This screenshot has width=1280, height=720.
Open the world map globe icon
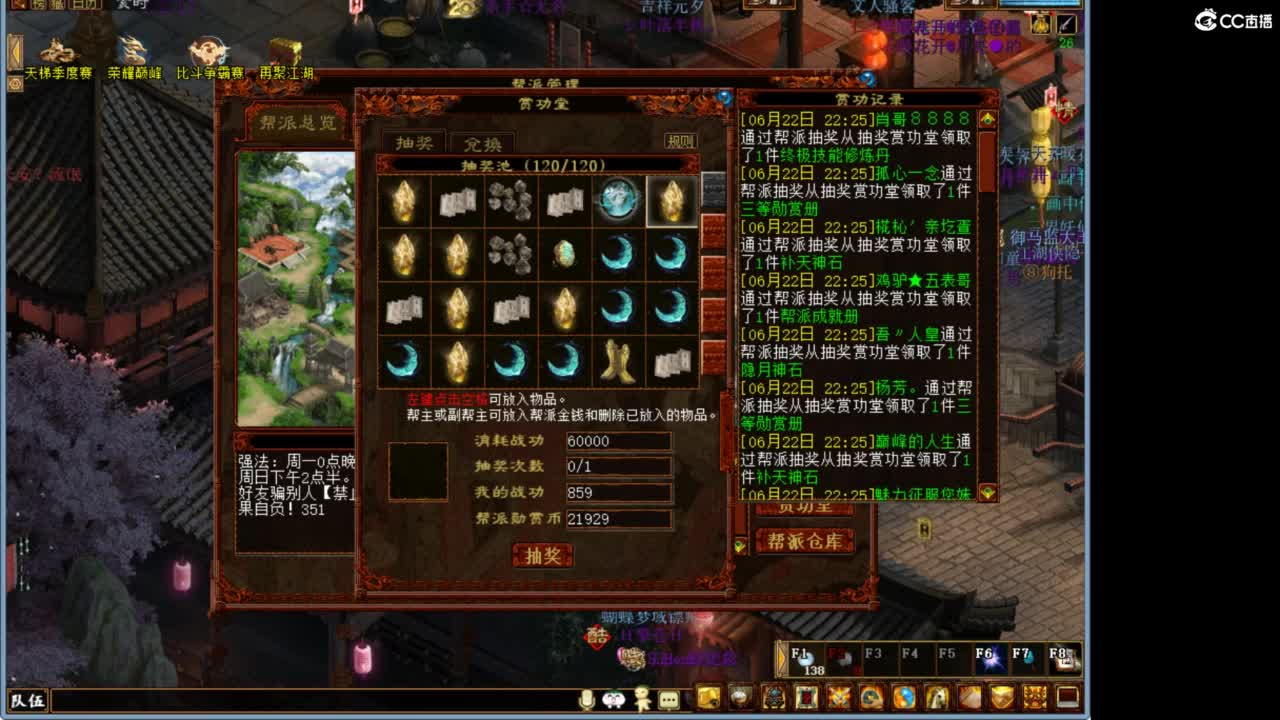903,699
